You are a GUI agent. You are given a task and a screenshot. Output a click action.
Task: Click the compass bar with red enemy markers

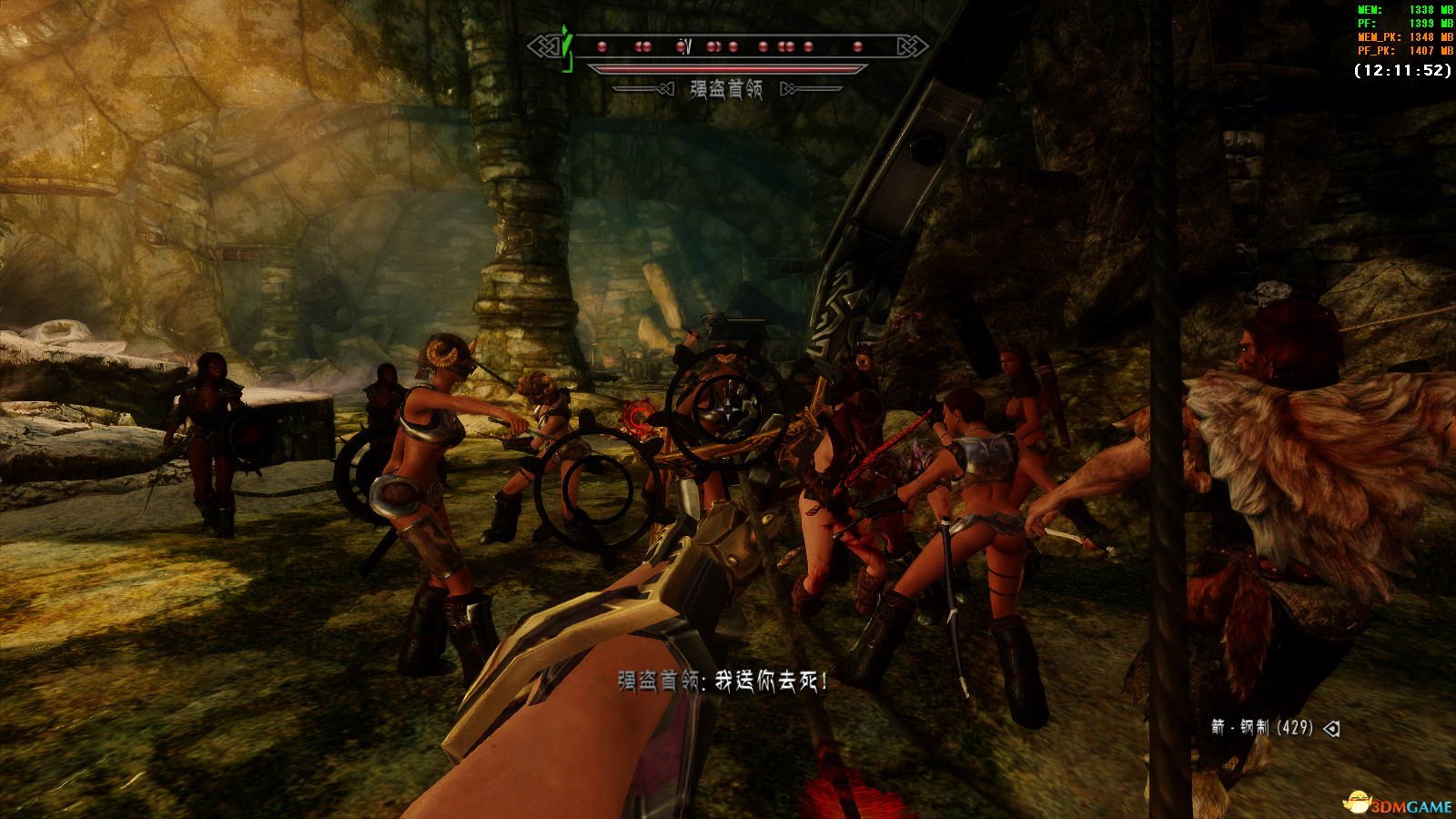(728, 46)
